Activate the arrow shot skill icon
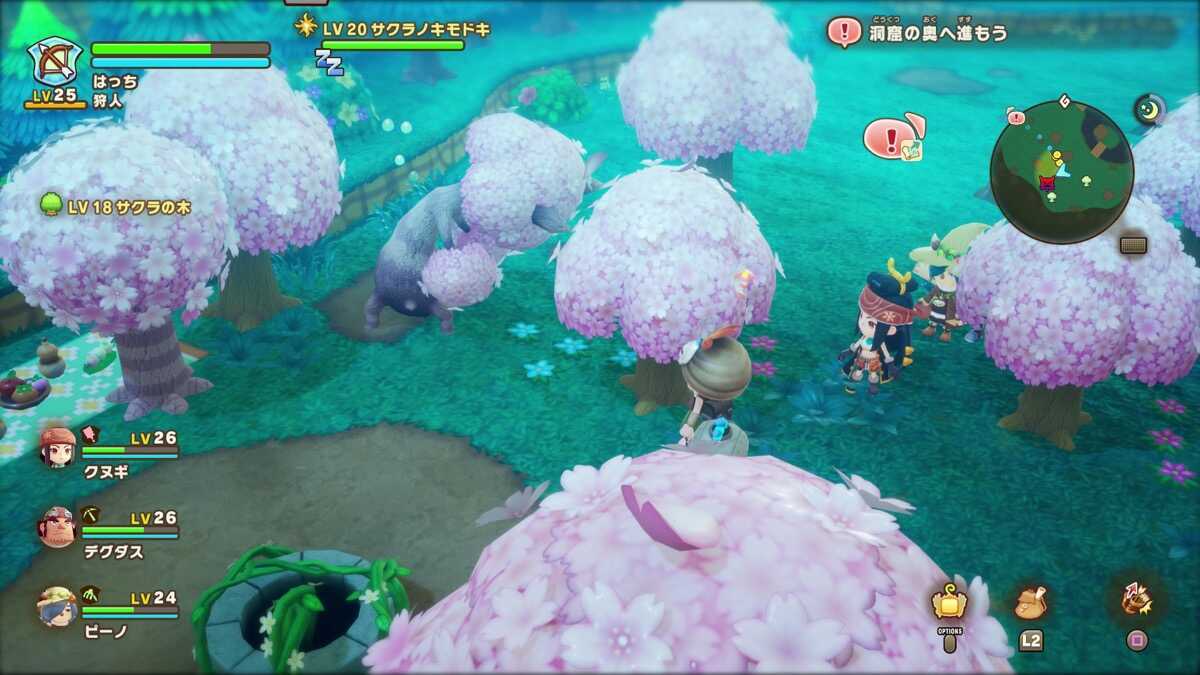Image resolution: width=1200 pixels, height=675 pixels. (x=1136, y=598)
